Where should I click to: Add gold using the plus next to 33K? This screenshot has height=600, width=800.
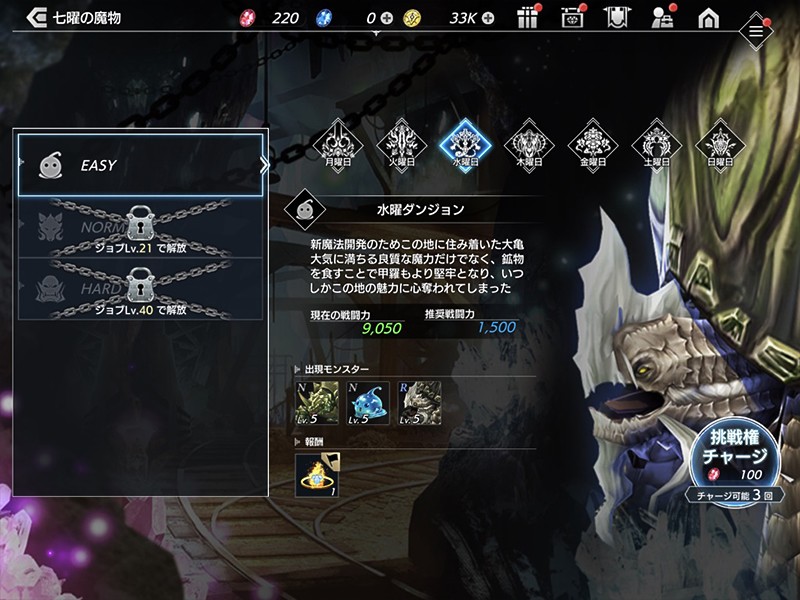pos(489,18)
